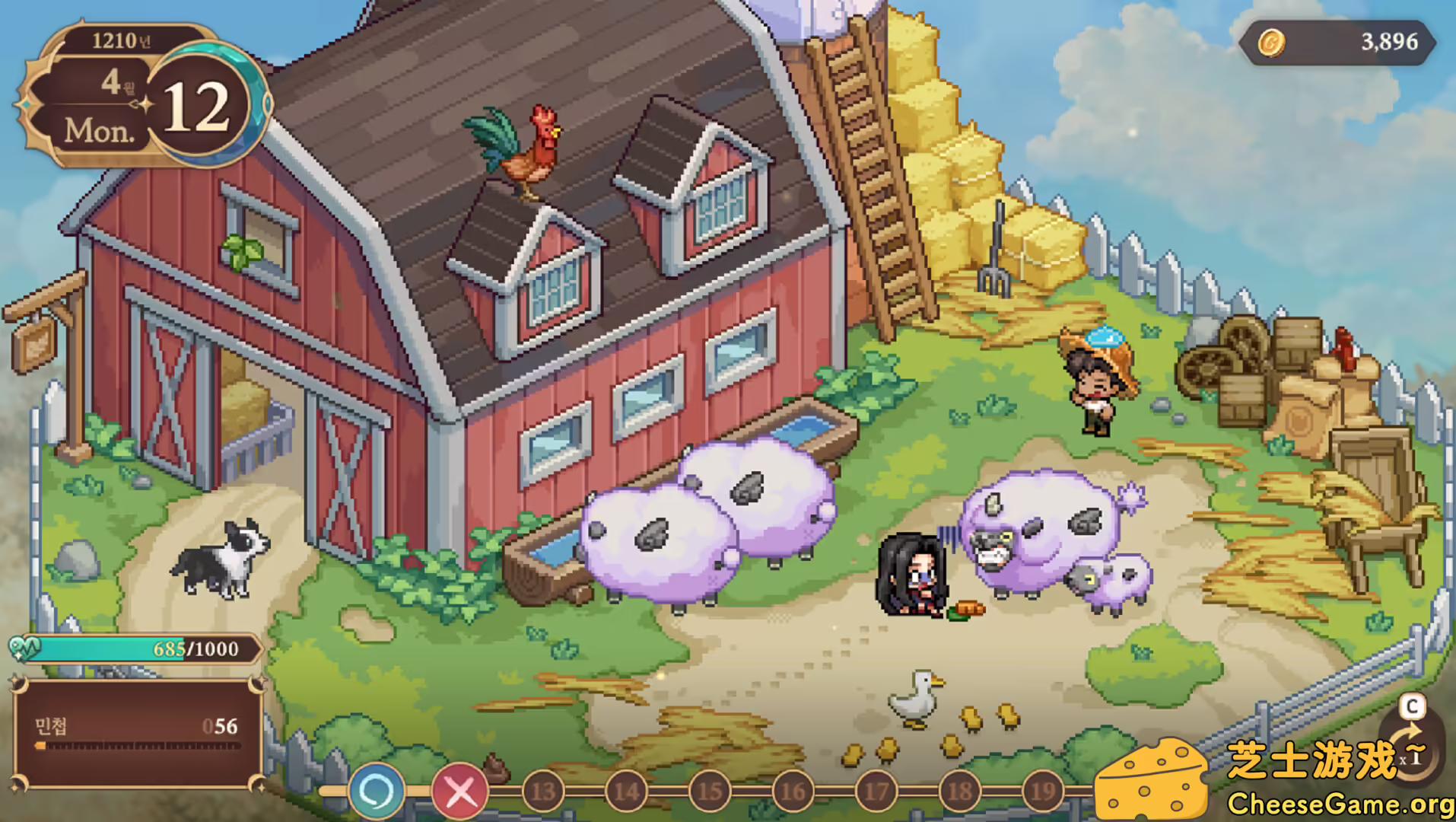Viewport: 1456px width, 822px height.
Task: Click the gold coin currency counter
Action: pyautogui.click(x=1337, y=43)
